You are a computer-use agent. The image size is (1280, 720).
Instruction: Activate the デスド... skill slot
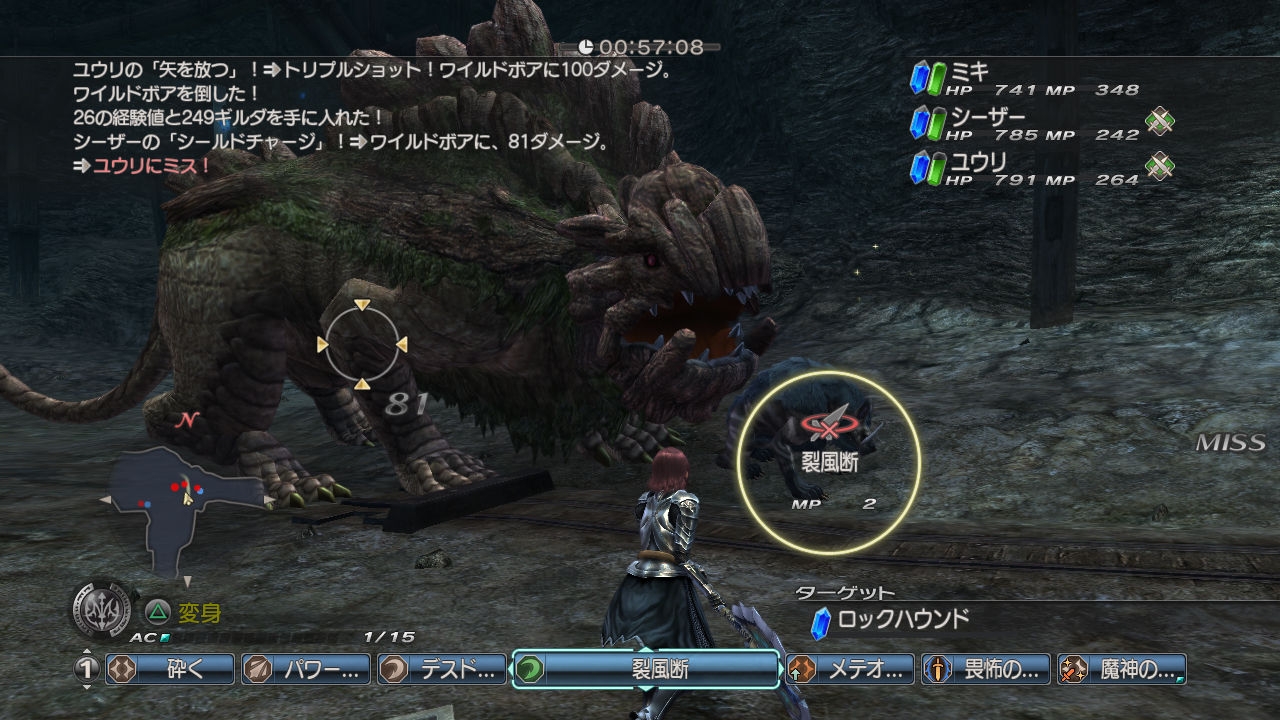coord(442,669)
